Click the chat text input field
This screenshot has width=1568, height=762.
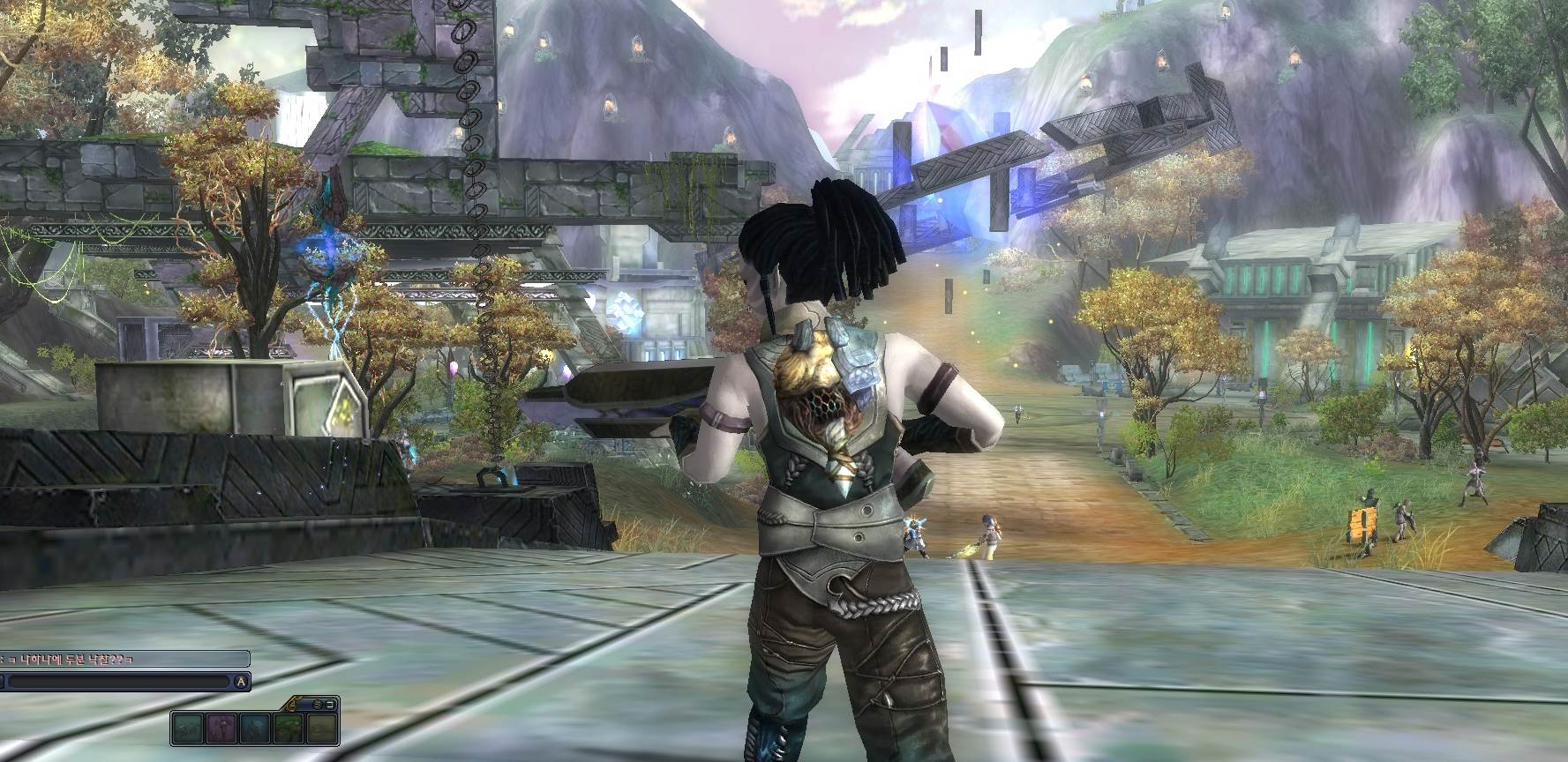[119, 681]
